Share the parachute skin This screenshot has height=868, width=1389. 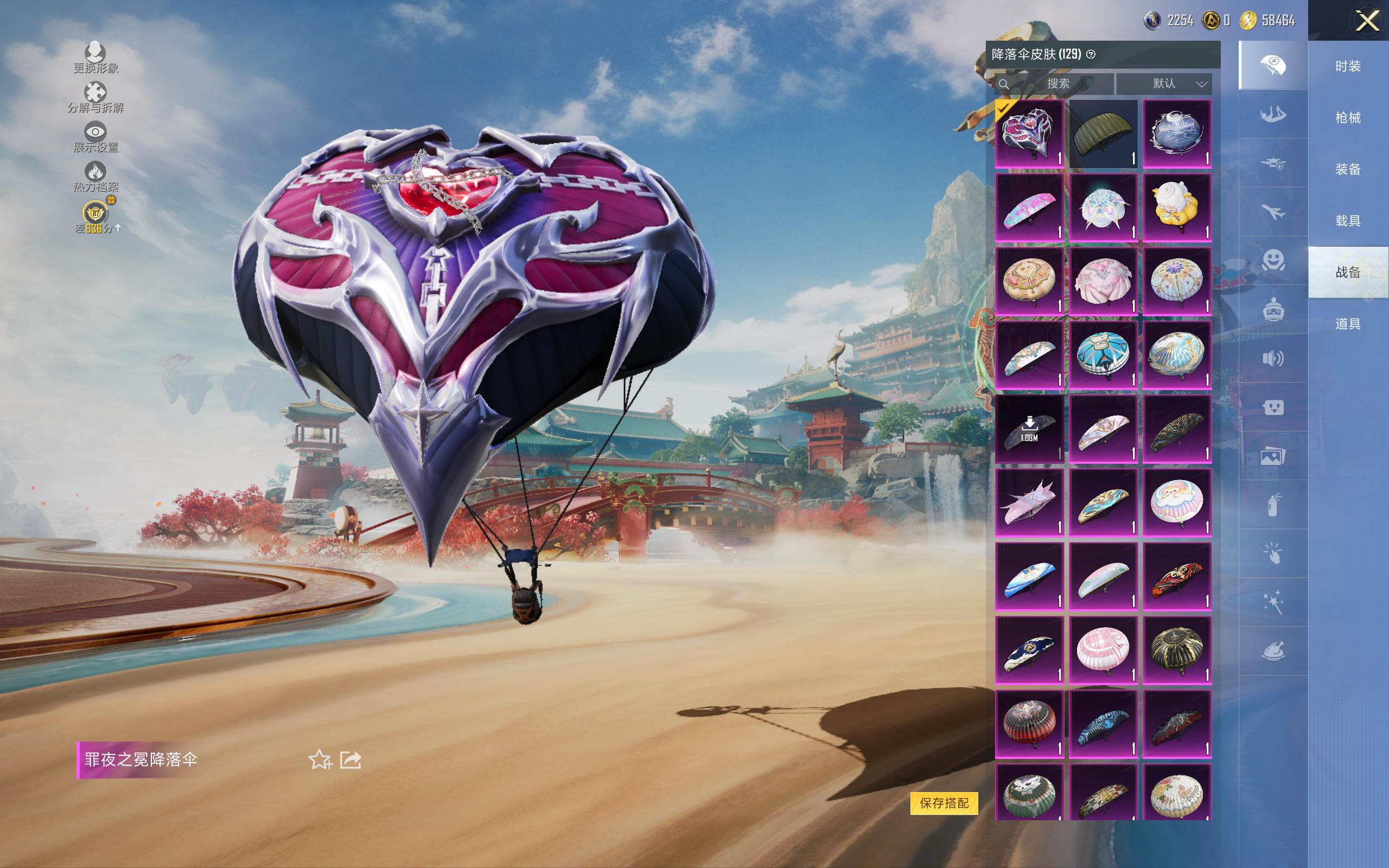[x=351, y=759]
